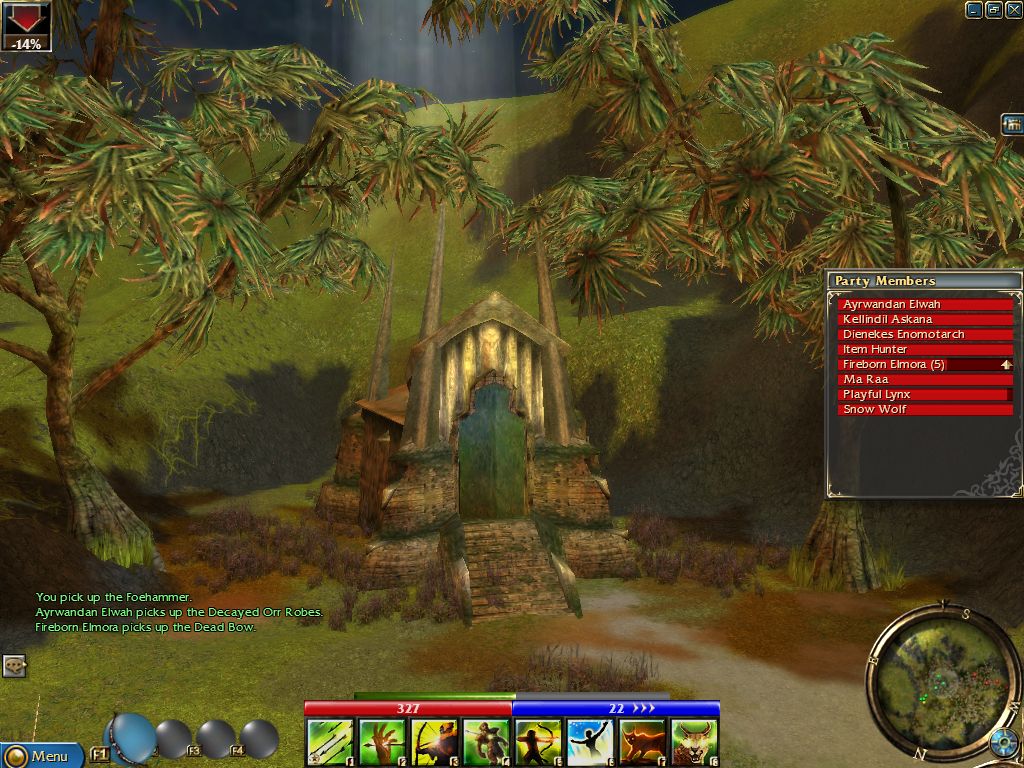Close the game window
Image resolution: width=1024 pixels, height=768 pixels.
click(1013, 10)
